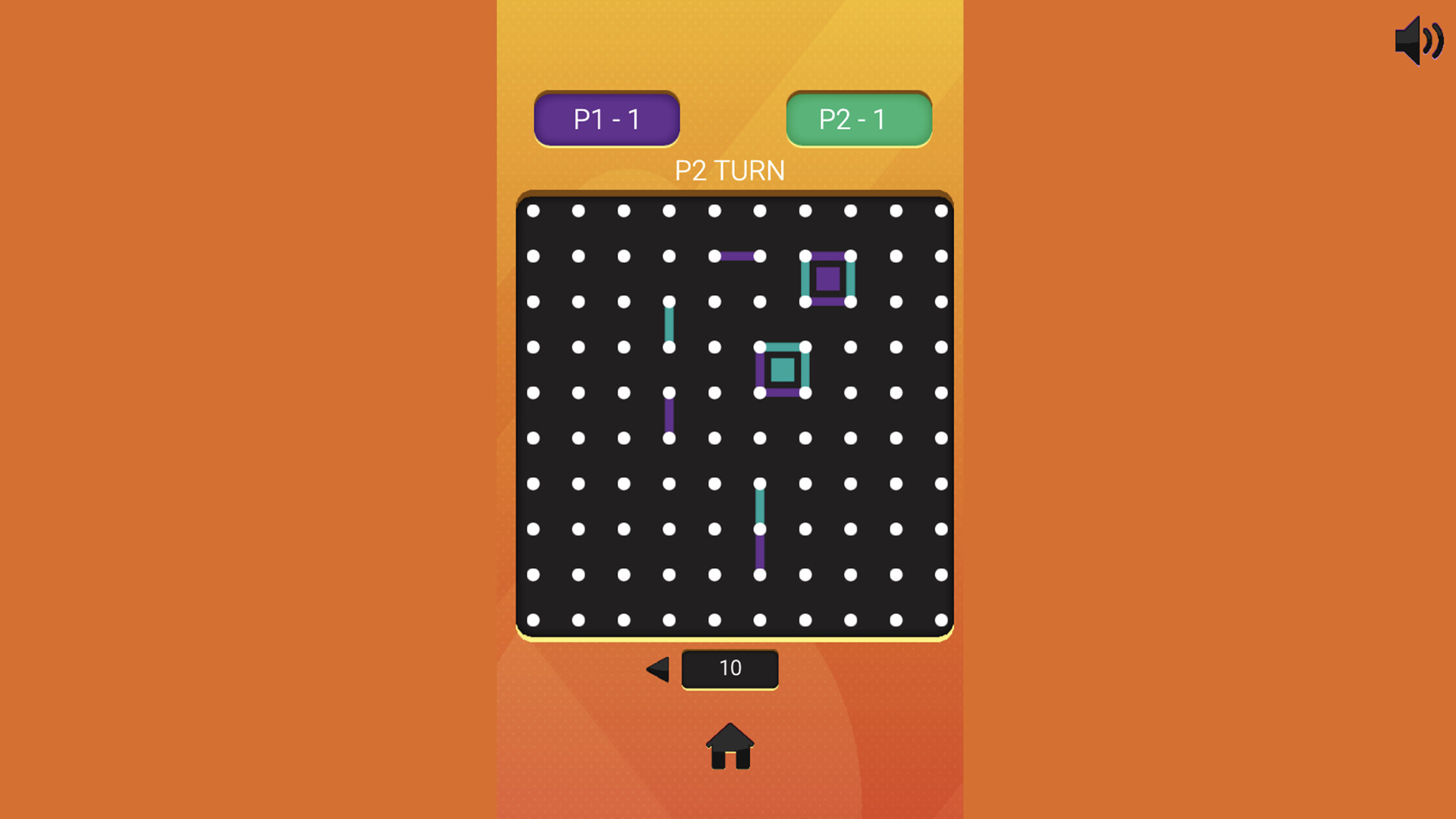The height and width of the screenshot is (819, 1456).
Task: Select the P2 - 1 score badge
Action: pyautogui.click(x=858, y=118)
